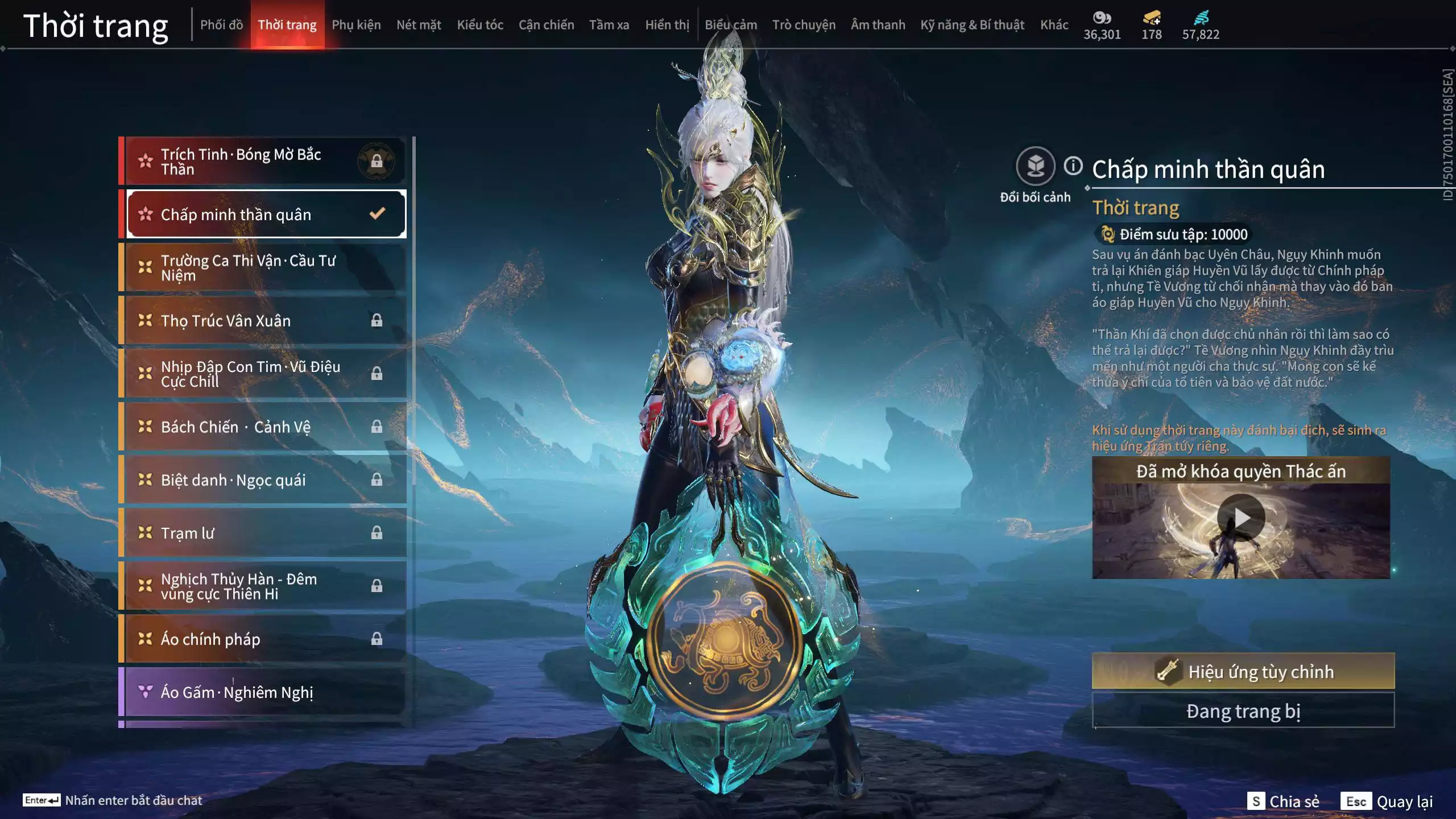Image resolution: width=1456 pixels, height=819 pixels.
Task: Click the flower icon beside Chấp minh thần quân
Action: (x=145, y=214)
